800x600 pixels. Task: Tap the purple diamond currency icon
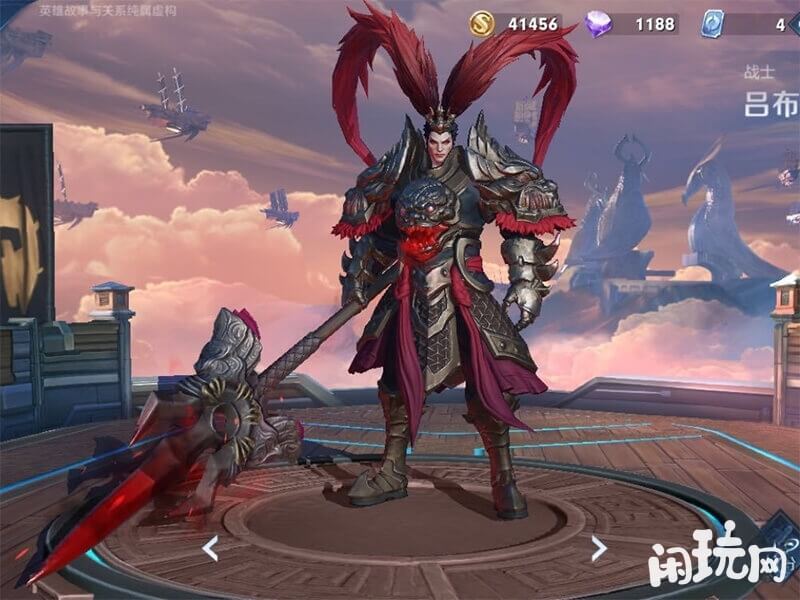click(598, 24)
